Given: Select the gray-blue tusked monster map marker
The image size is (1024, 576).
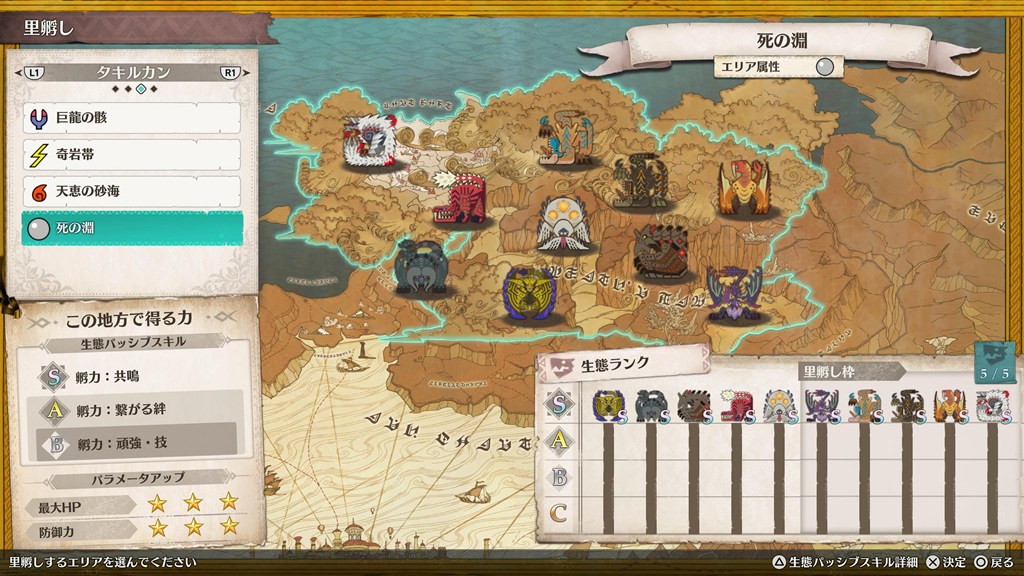Looking at the screenshot, I should (x=423, y=266).
